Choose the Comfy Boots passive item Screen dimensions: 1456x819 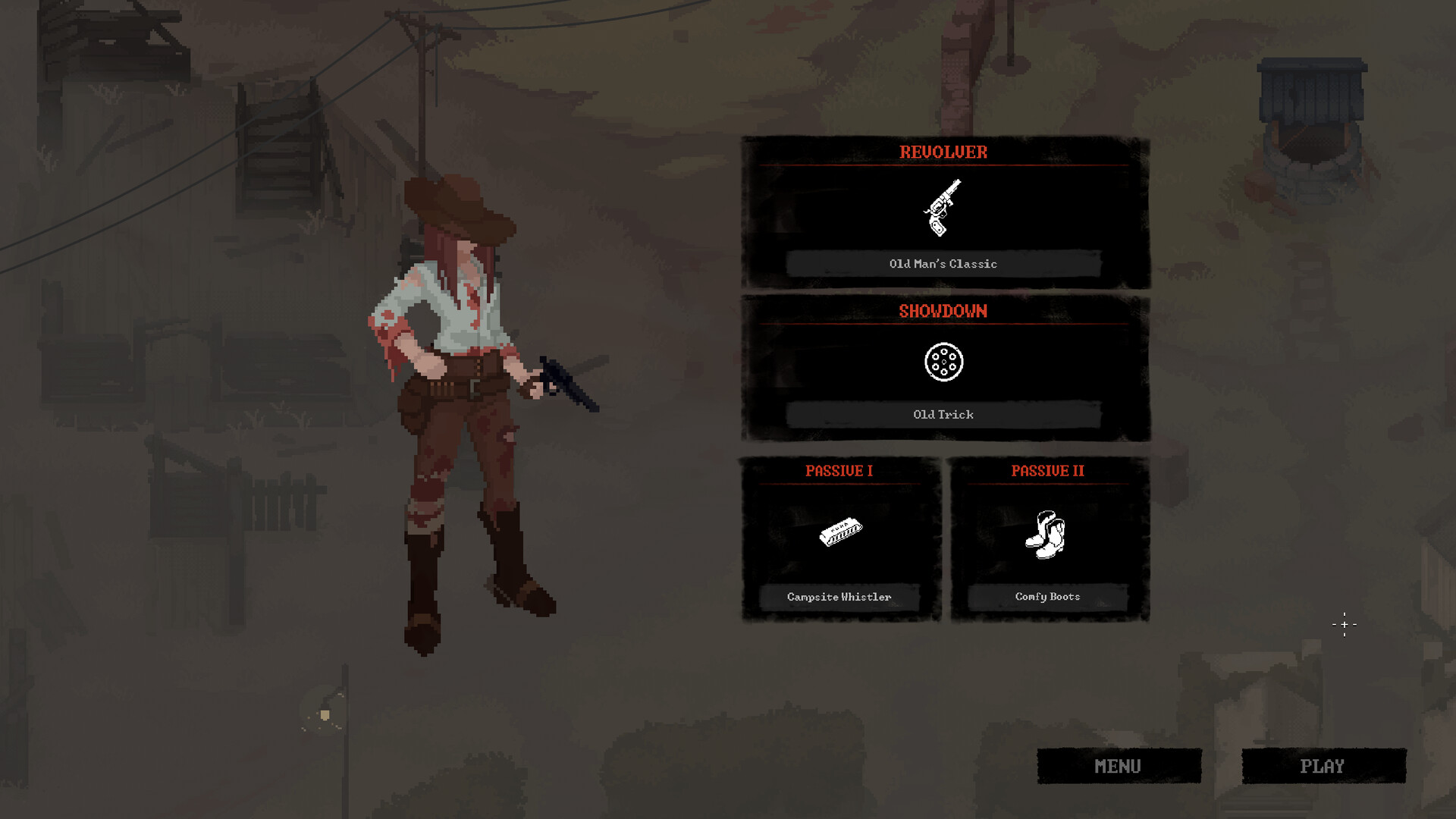pos(1046,597)
